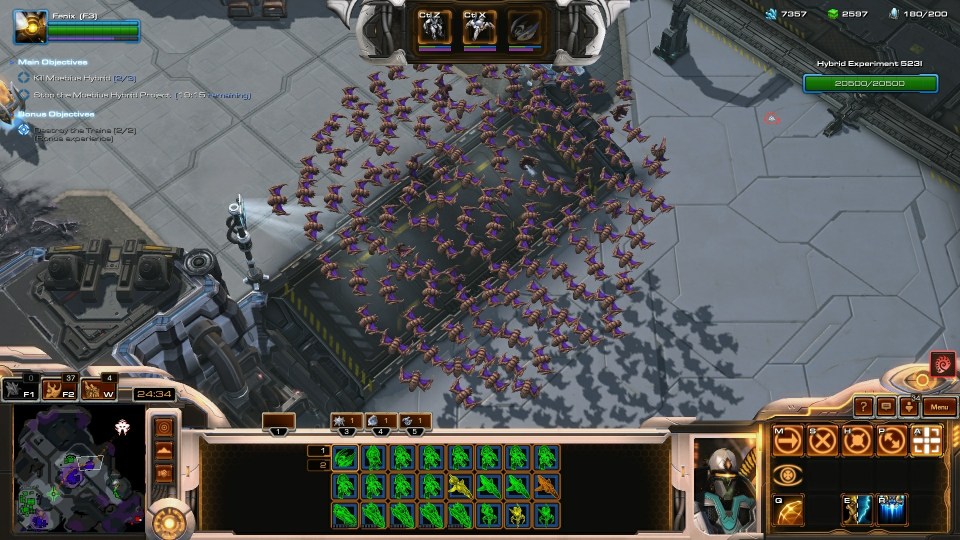
Task: Issue the Stop command
Action: pos(822,440)
